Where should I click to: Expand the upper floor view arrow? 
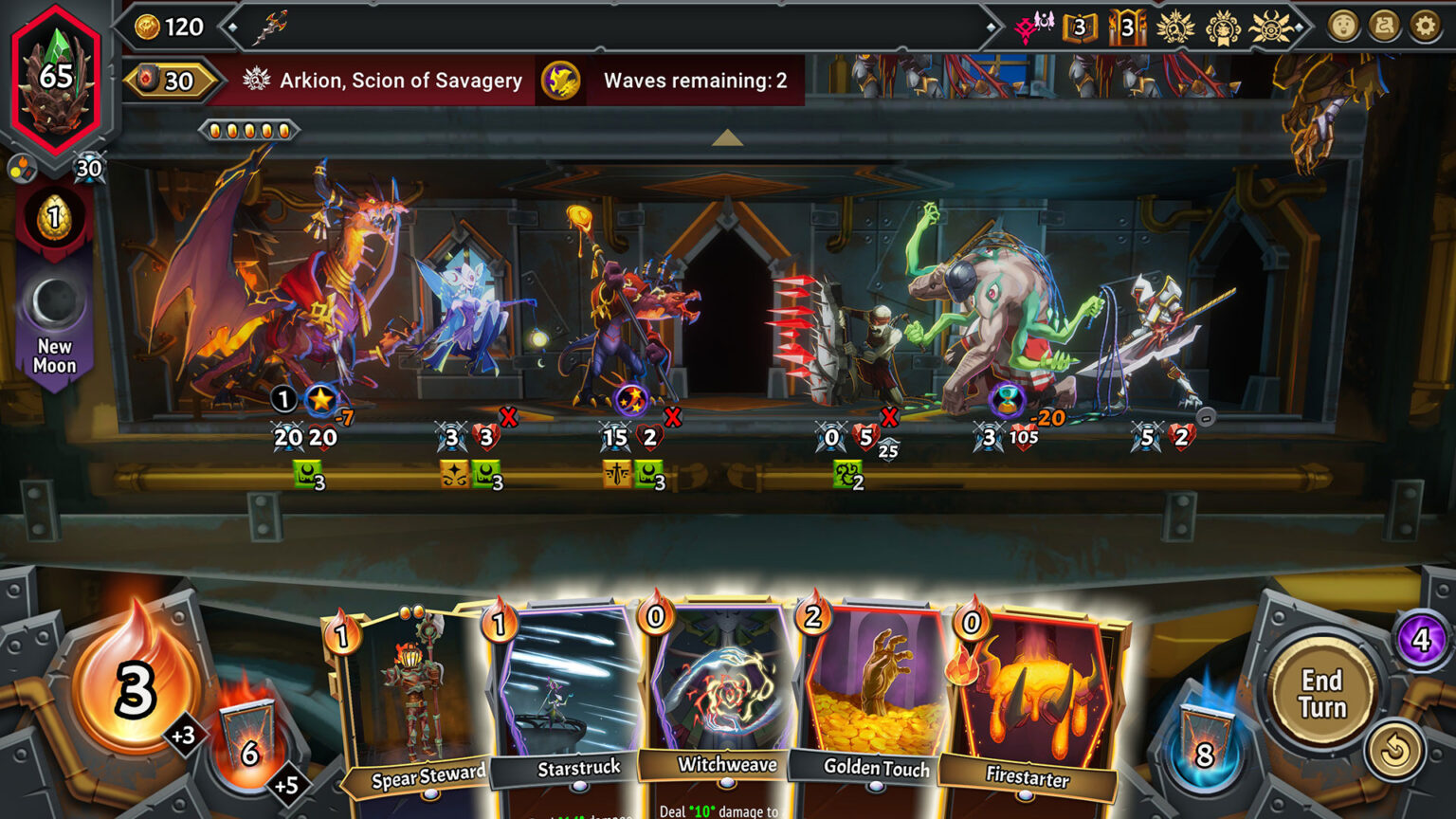tap(728, 138)
